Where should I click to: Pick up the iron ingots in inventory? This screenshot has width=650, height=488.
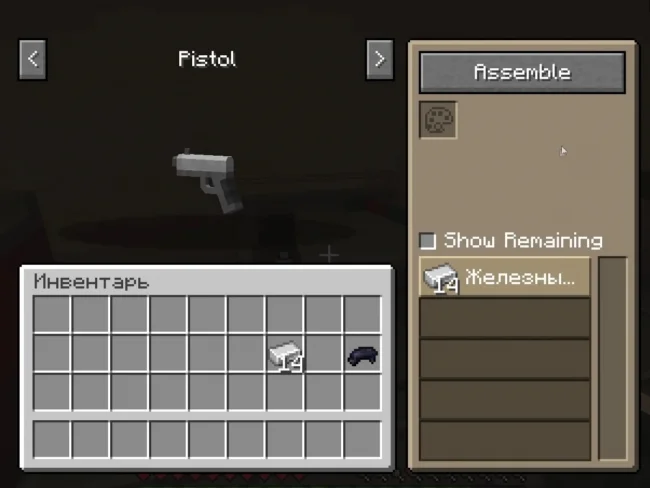point(285,354)
